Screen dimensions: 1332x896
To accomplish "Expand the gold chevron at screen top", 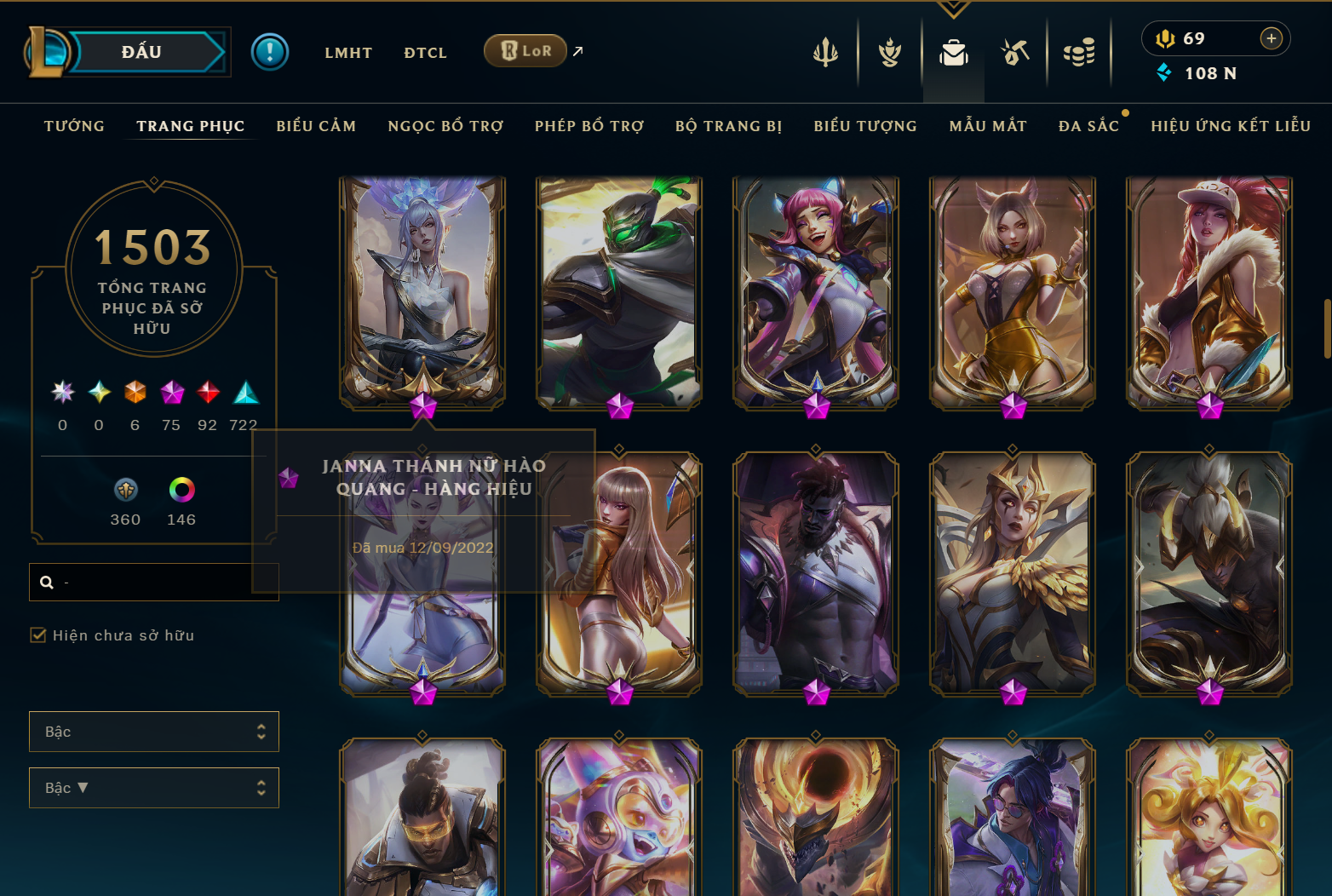I will point(953,7).
